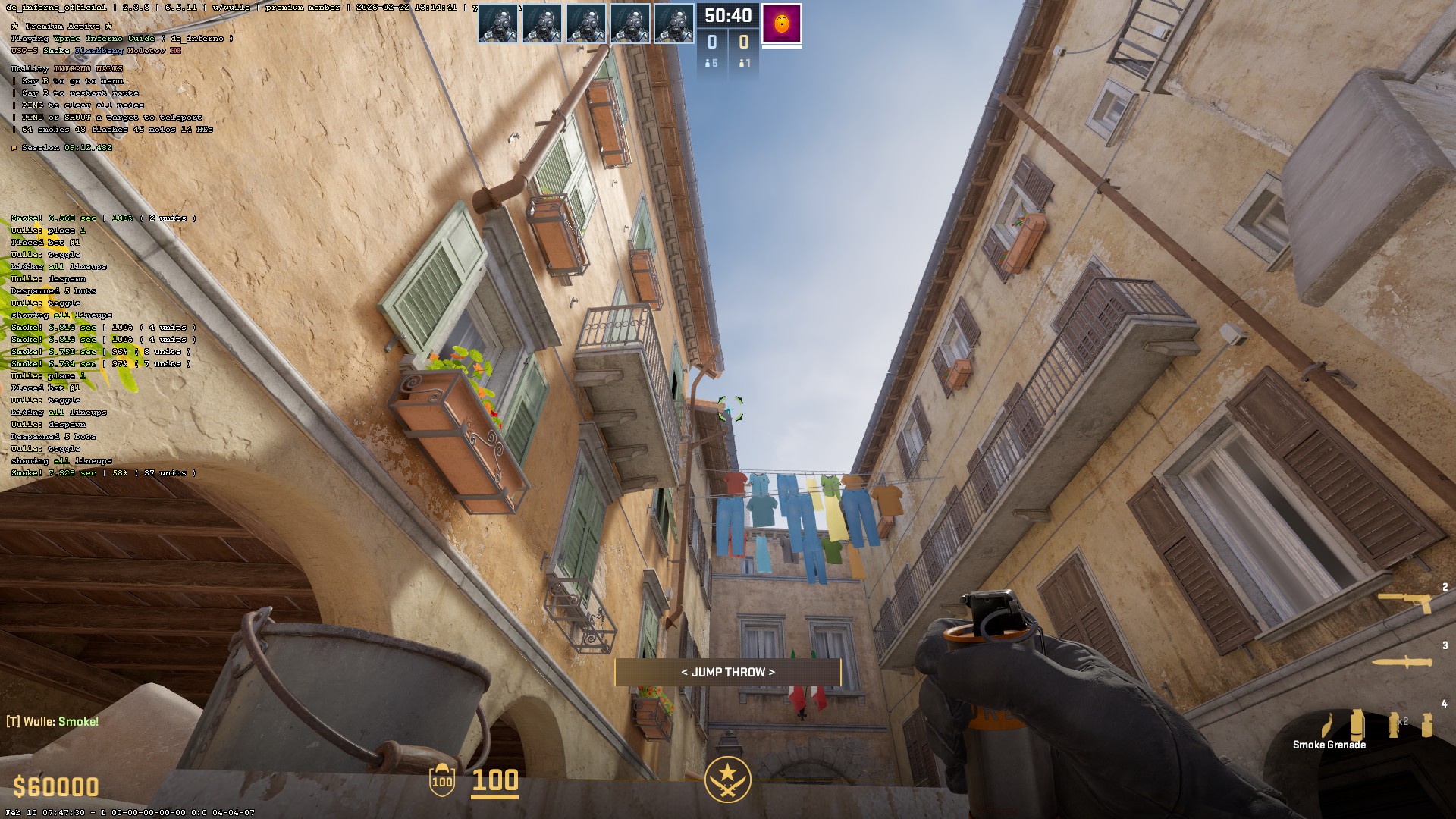
Task: Click the round timer showing 50:40
Action: click(x=728, y=14)
